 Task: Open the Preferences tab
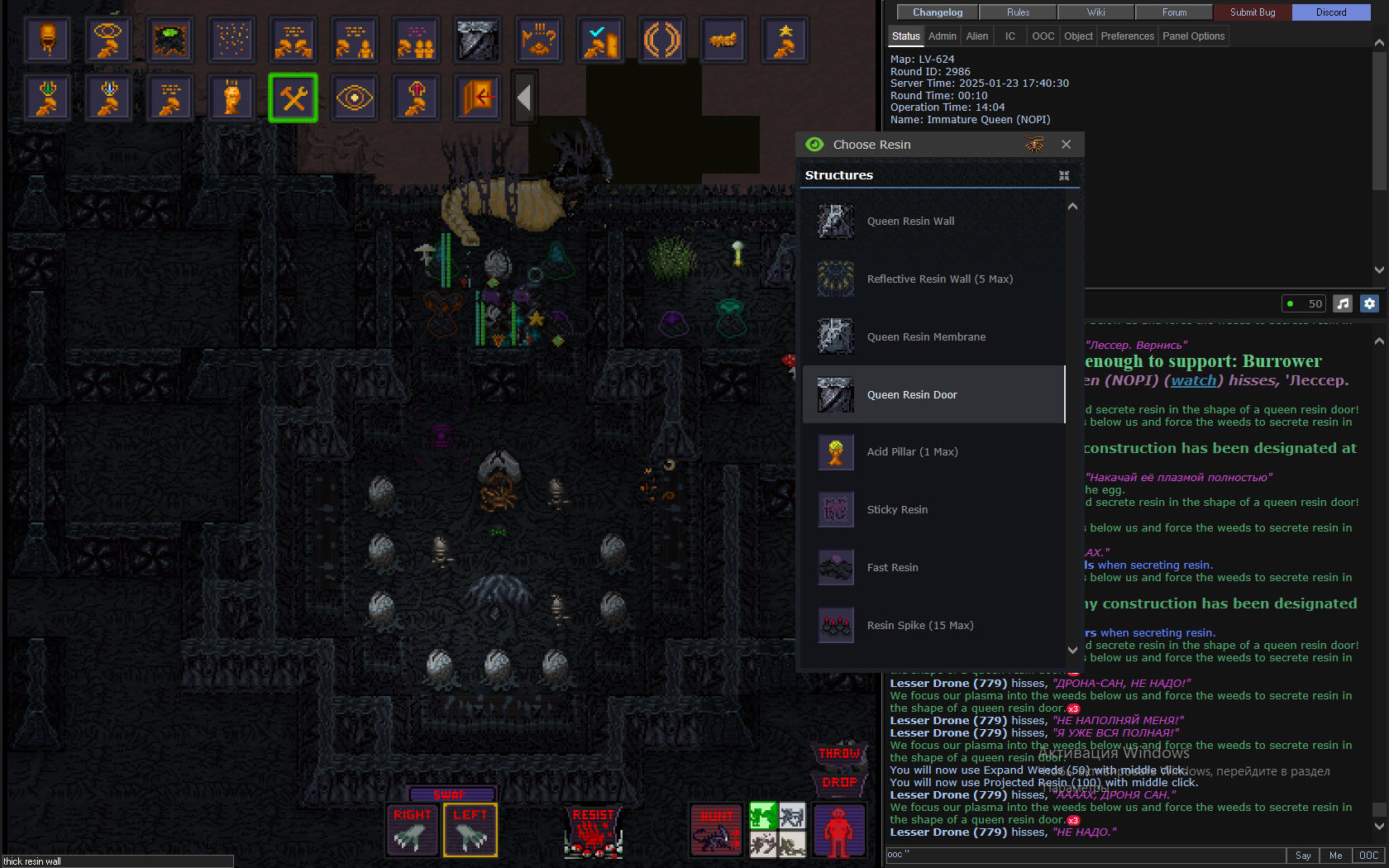[1127, 36]
